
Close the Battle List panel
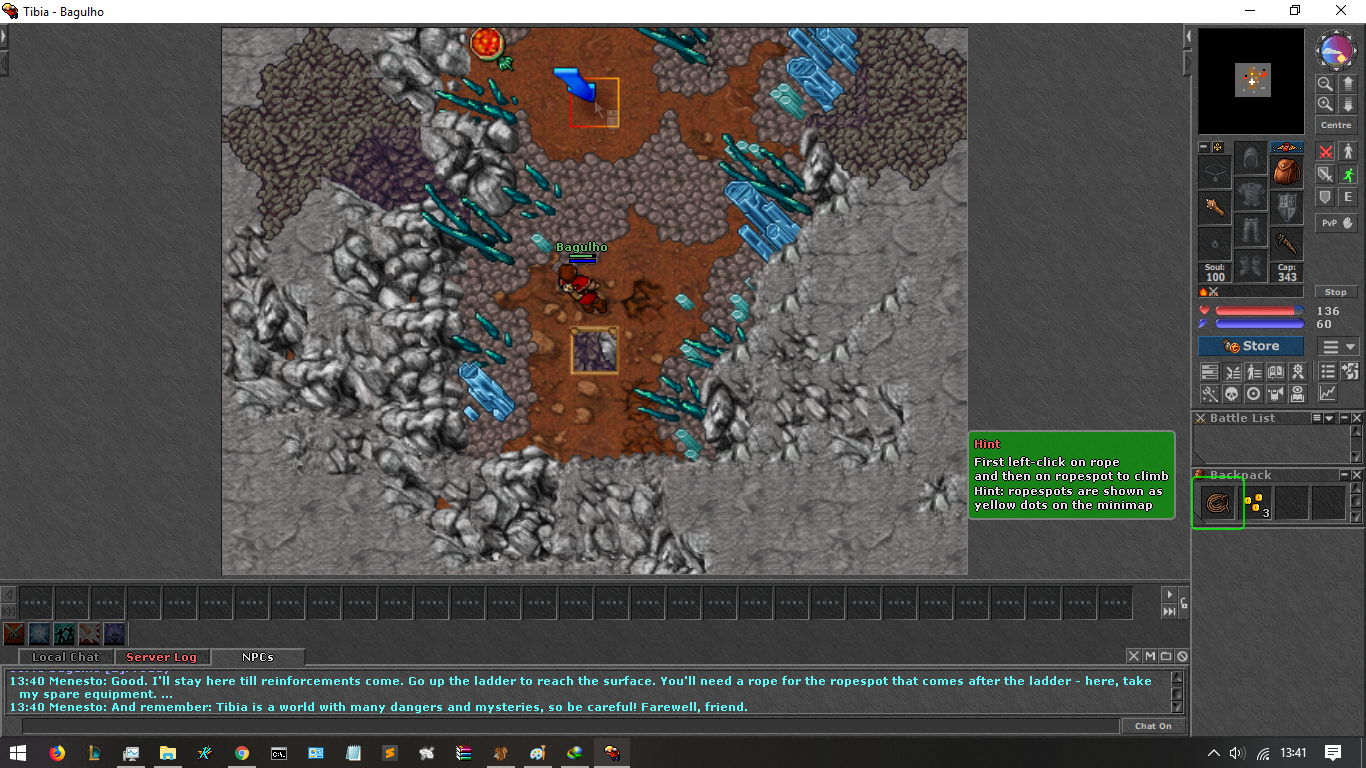click(x=1357, y=418)
